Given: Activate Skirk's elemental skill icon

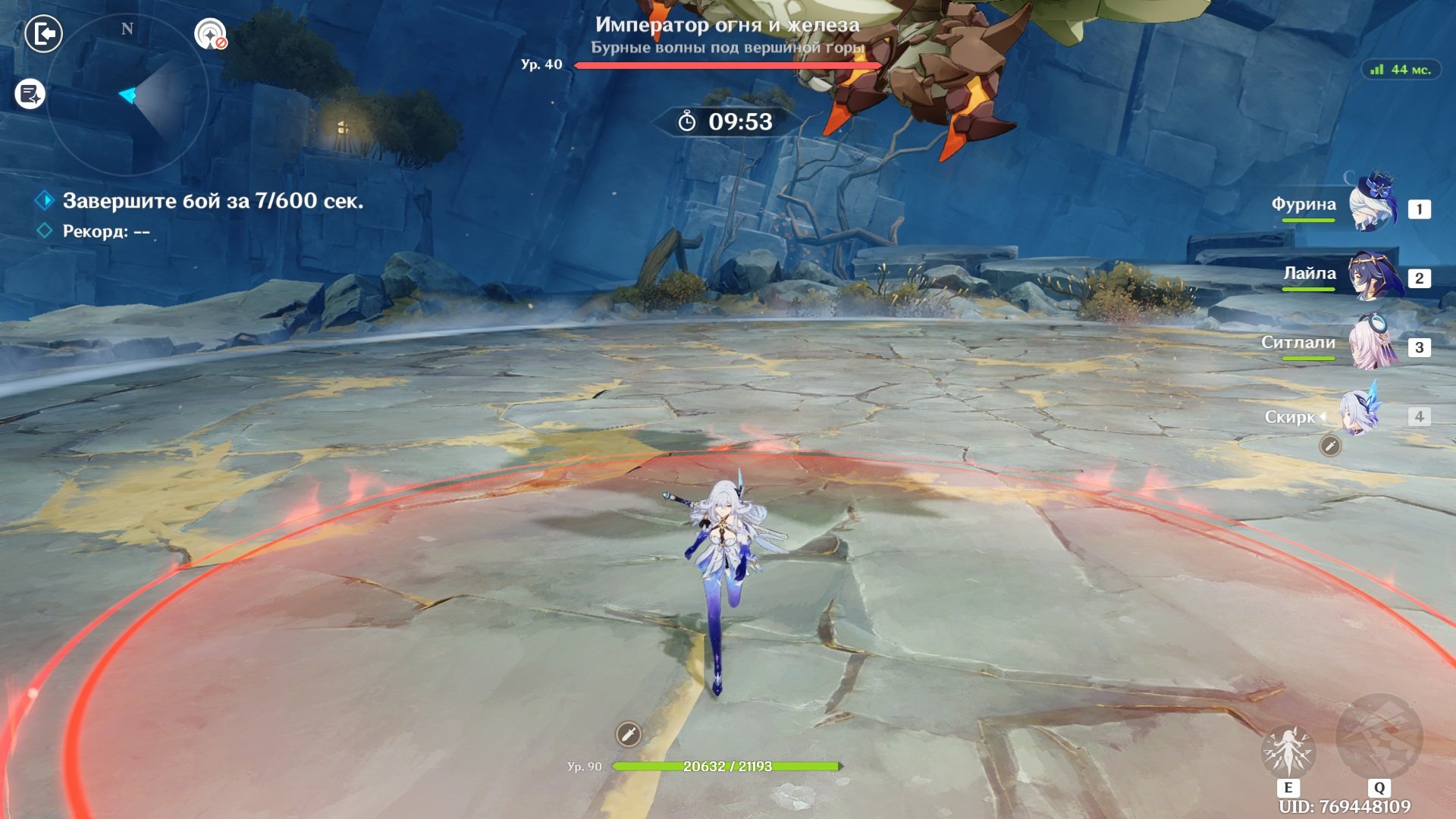Looking at the screenshot, I should click(1288, 750).
